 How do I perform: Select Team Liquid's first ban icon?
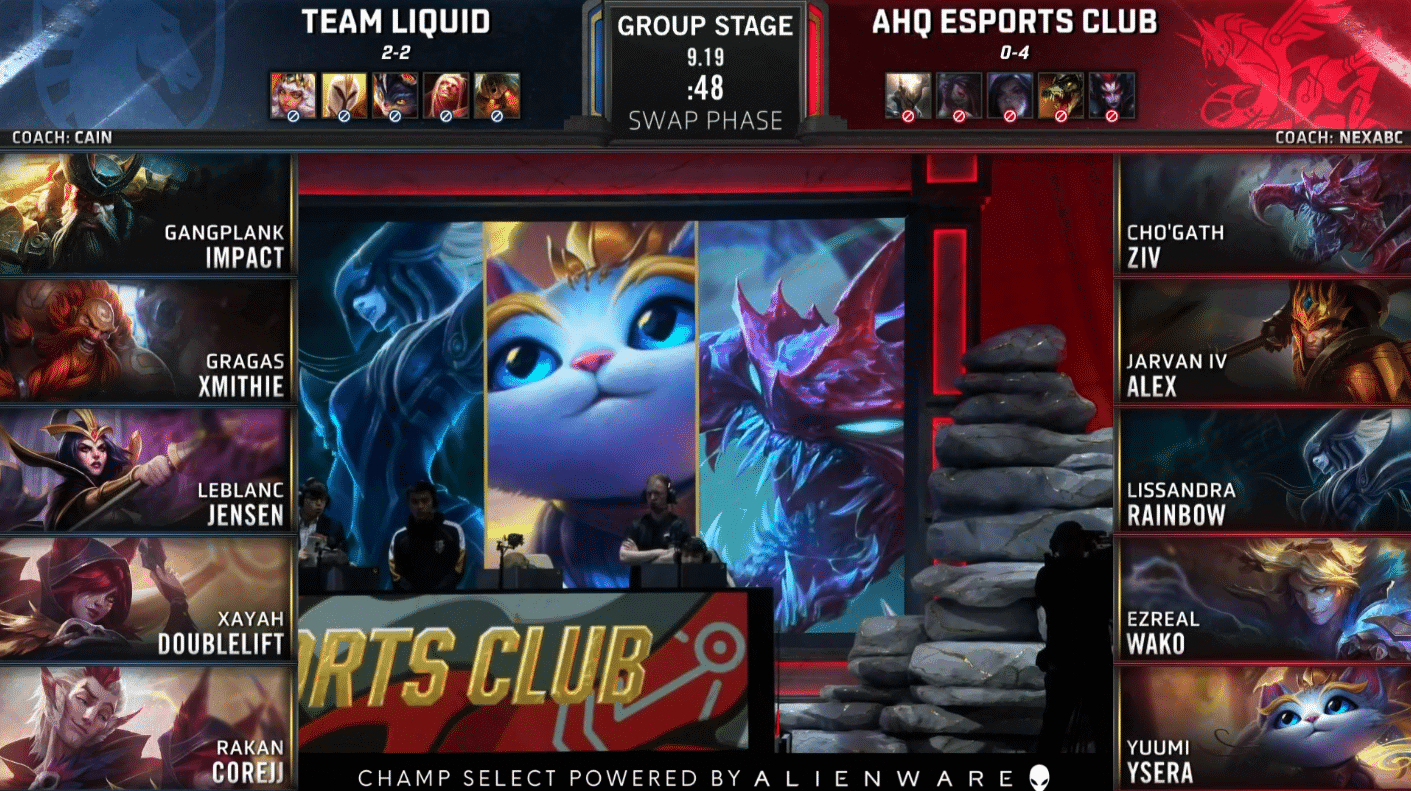[293, 92]
